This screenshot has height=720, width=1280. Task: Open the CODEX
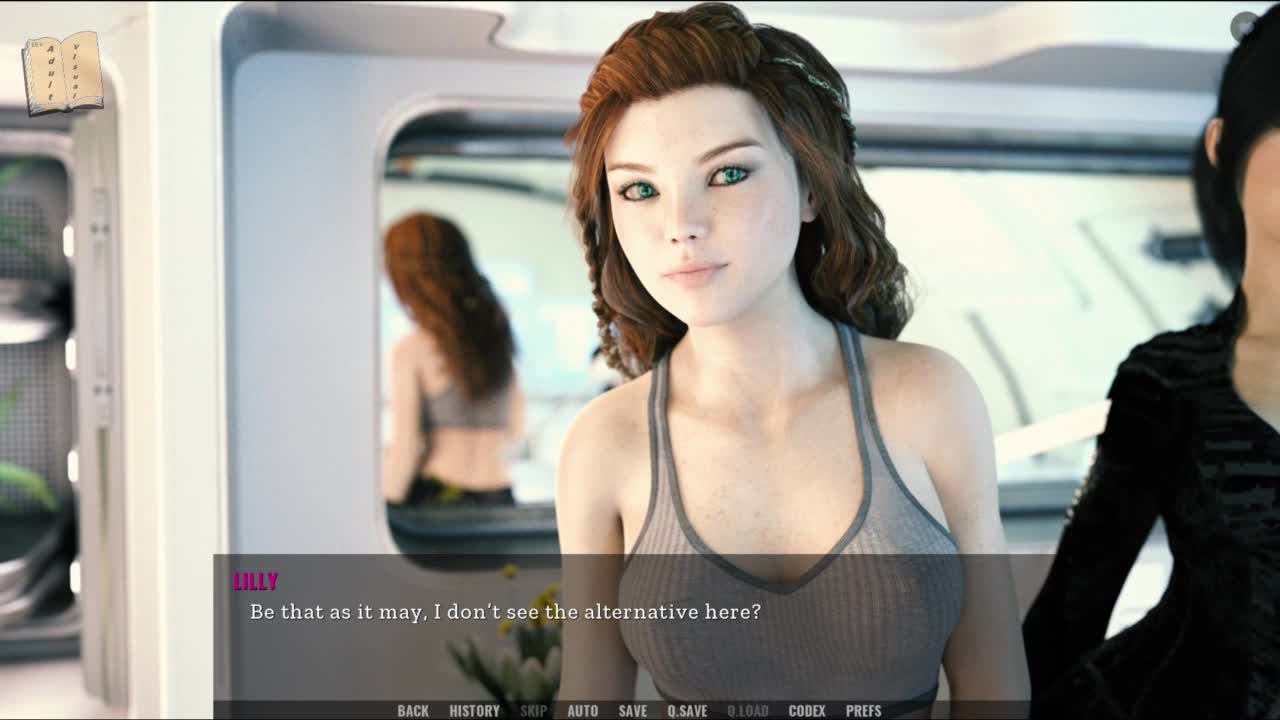click(807, 711)
